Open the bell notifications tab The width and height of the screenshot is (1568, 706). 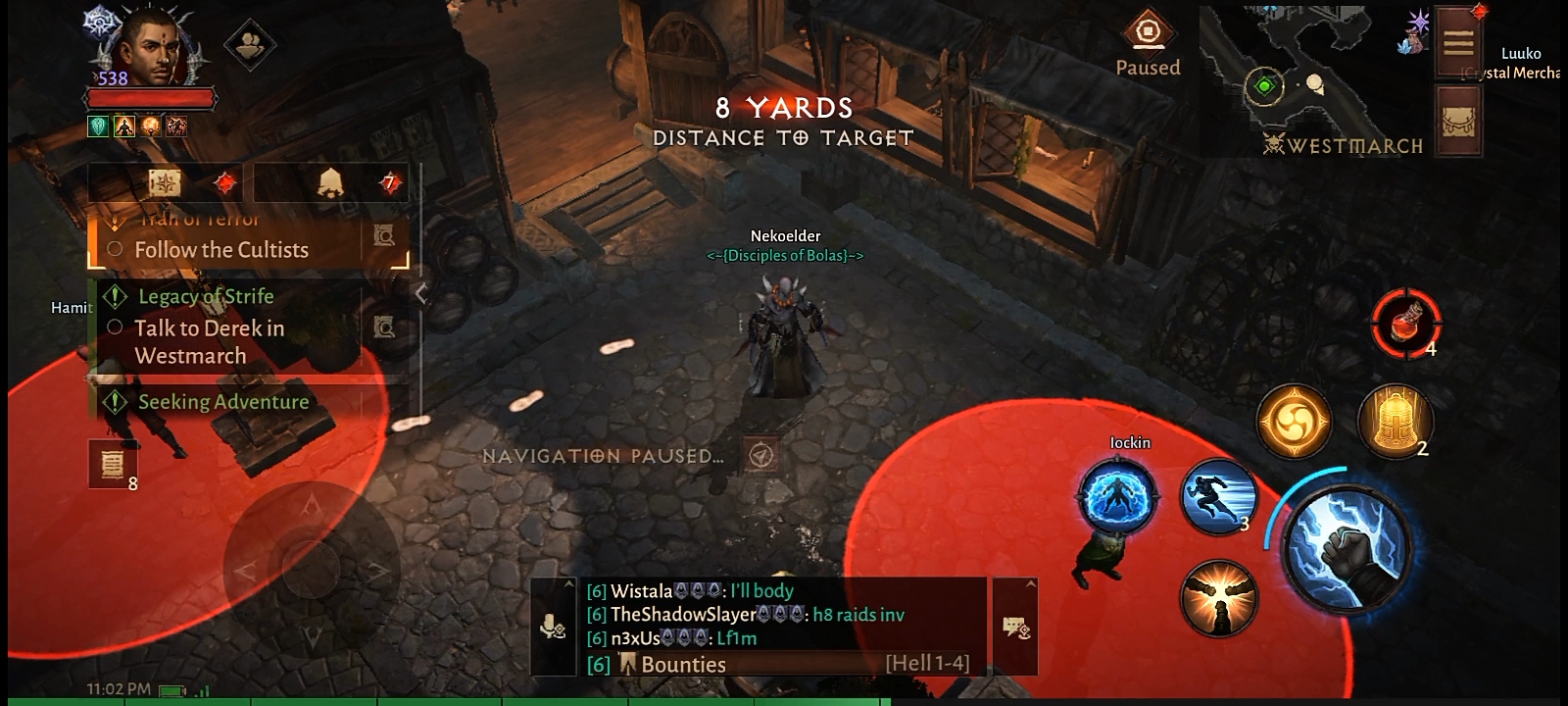click(331, 182)
